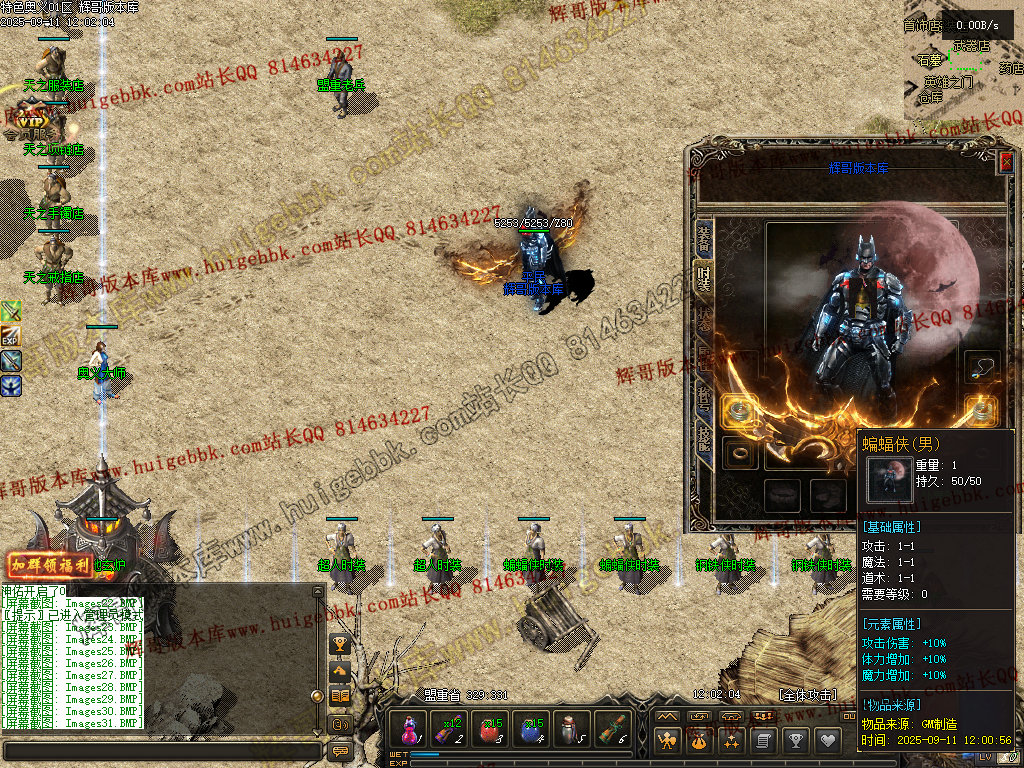Close the character equipment panel
The image size is (1024, 768).
coord(1006,161)
